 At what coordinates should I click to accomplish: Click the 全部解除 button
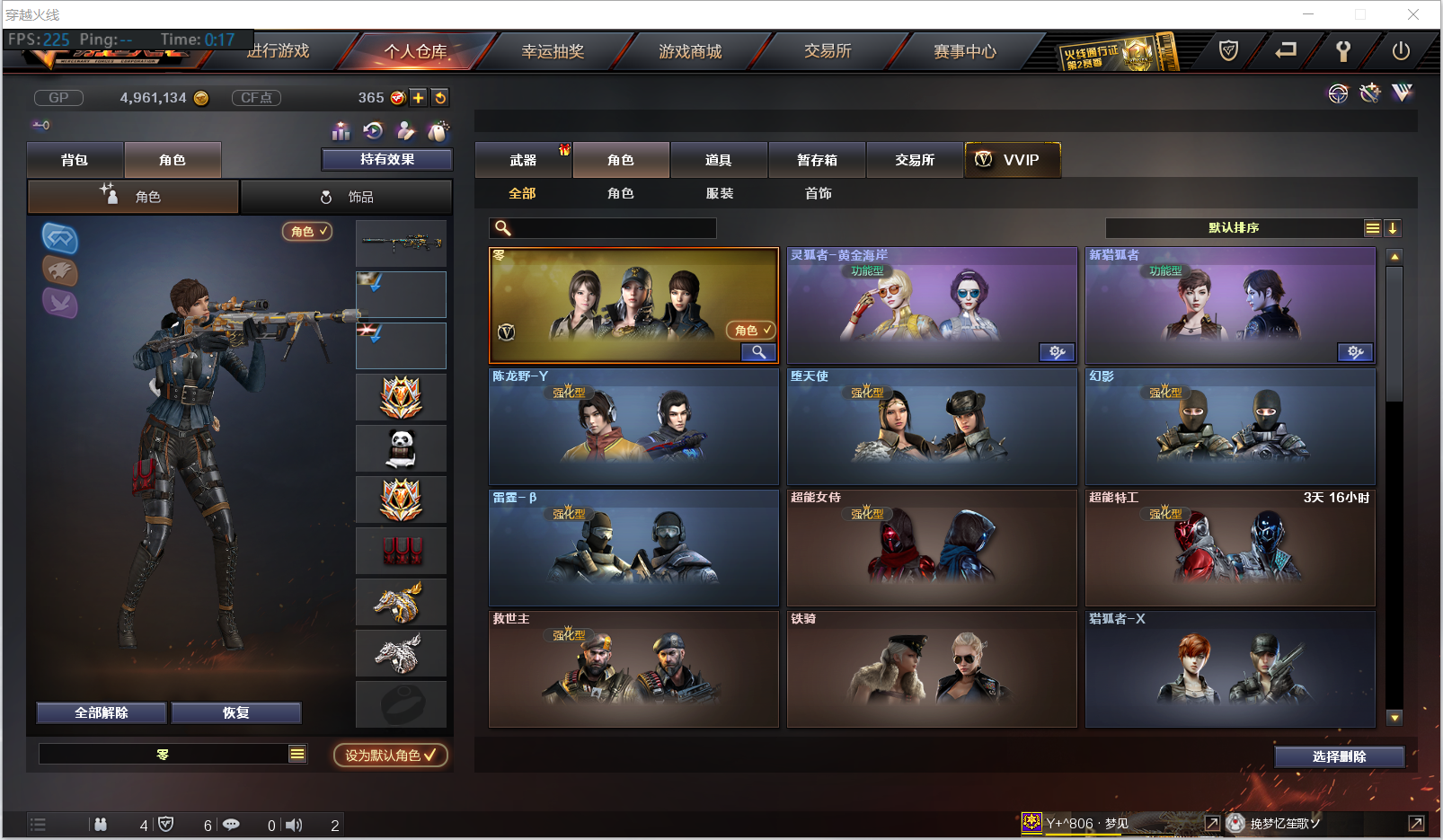[101, 712]
